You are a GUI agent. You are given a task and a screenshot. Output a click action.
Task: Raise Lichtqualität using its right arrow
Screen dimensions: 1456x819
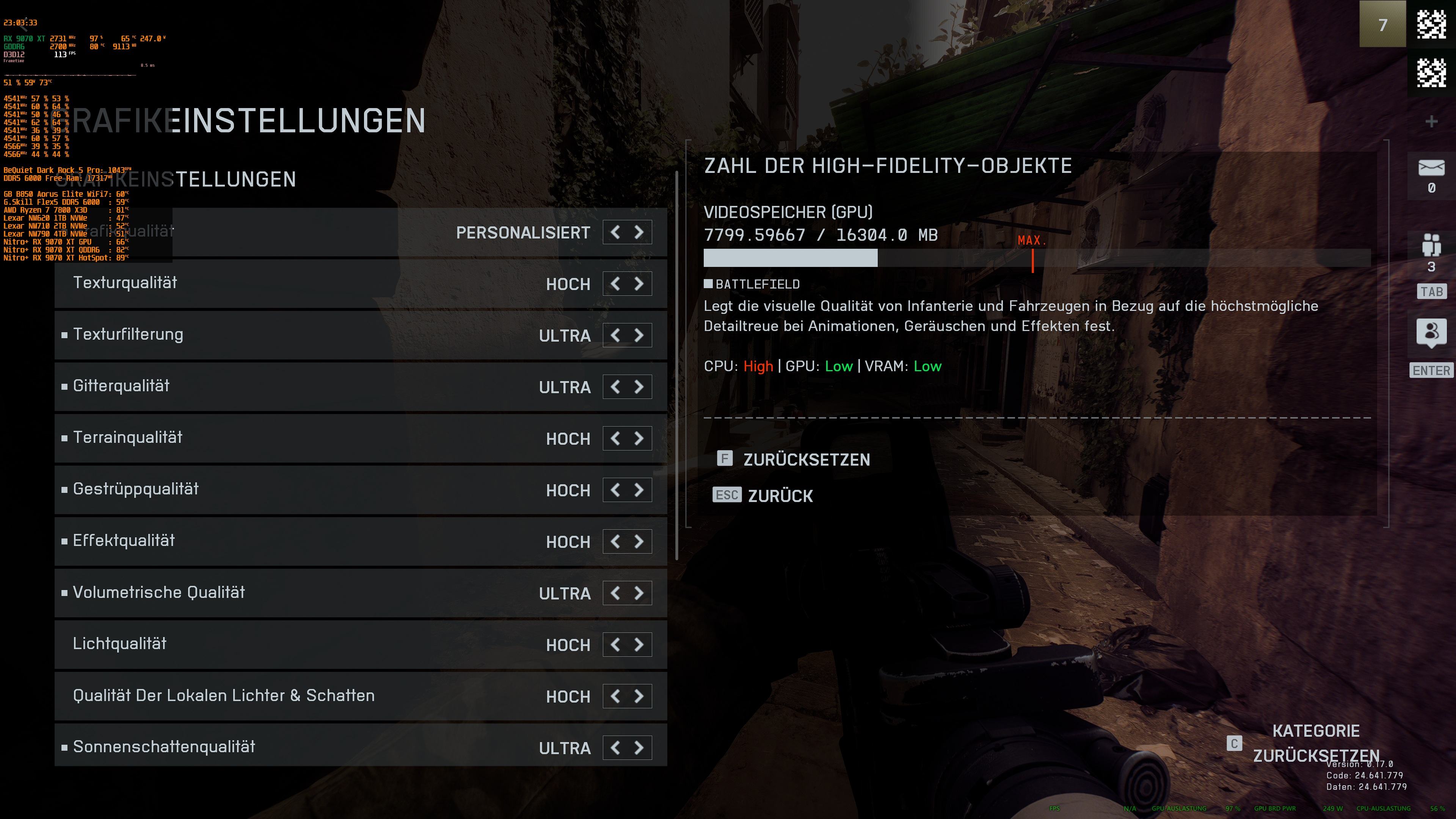coord(639,645)
